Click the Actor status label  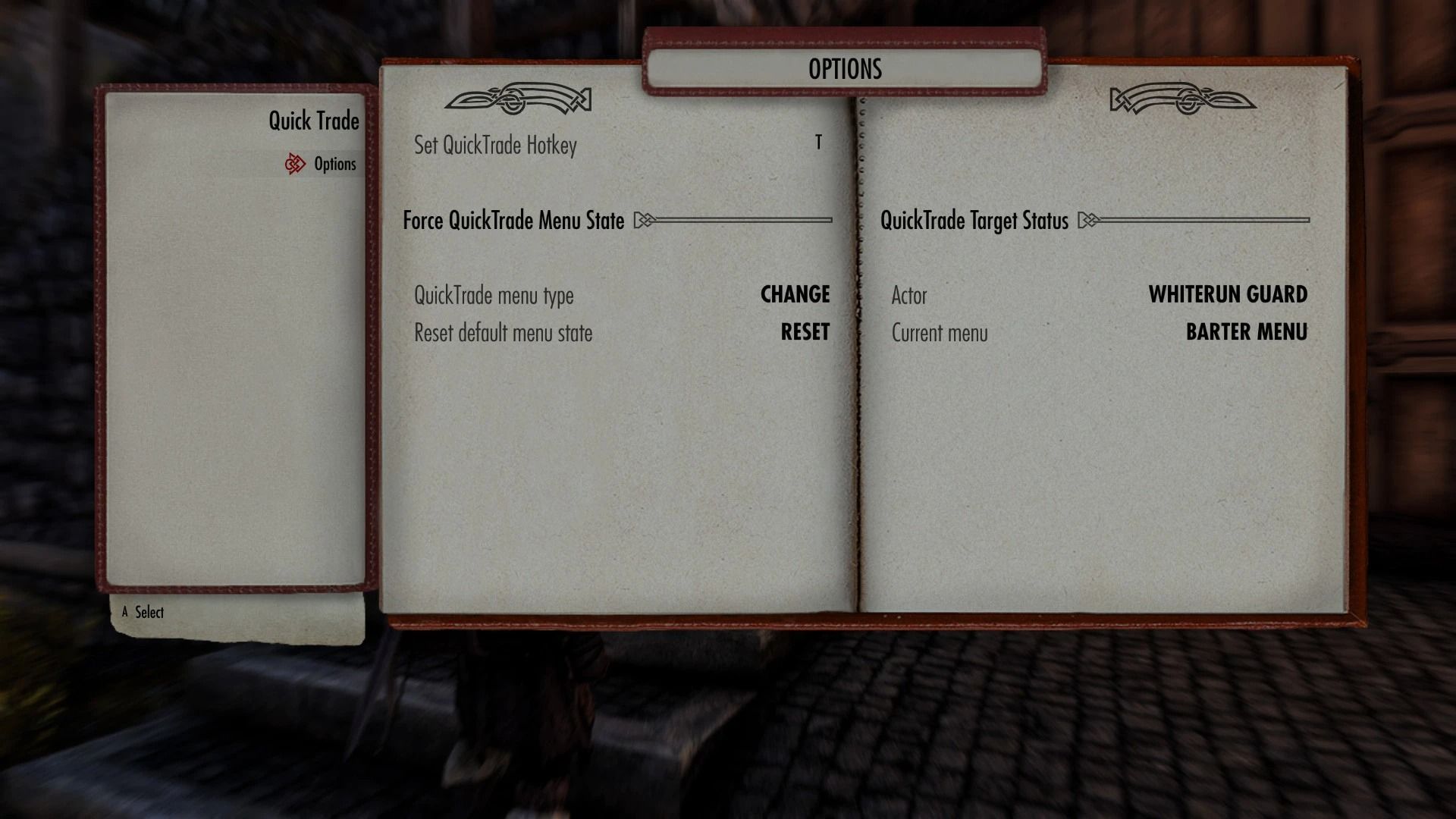(x=910, y=296)
